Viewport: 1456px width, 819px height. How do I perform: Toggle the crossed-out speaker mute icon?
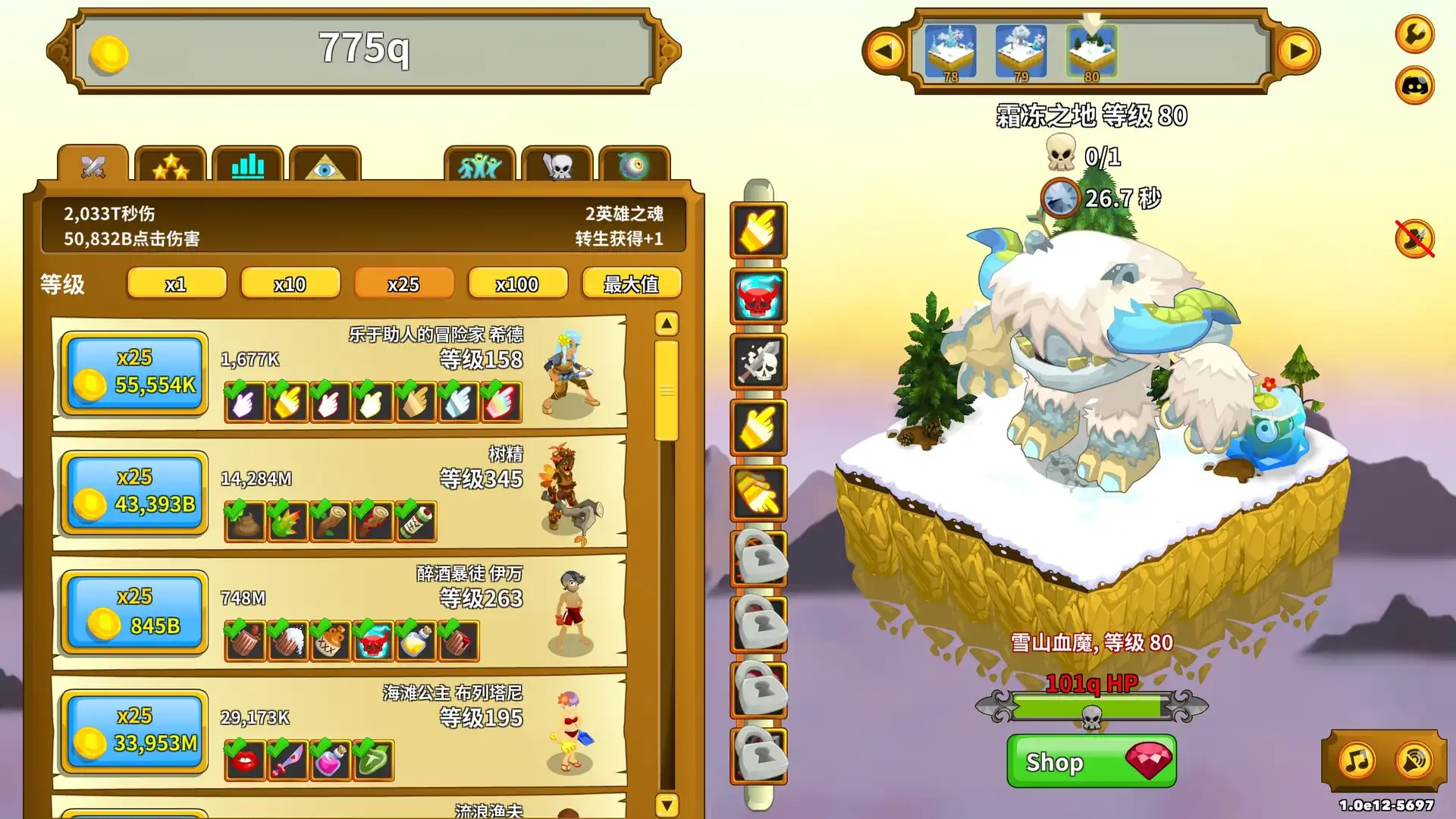pos(1414,238)
